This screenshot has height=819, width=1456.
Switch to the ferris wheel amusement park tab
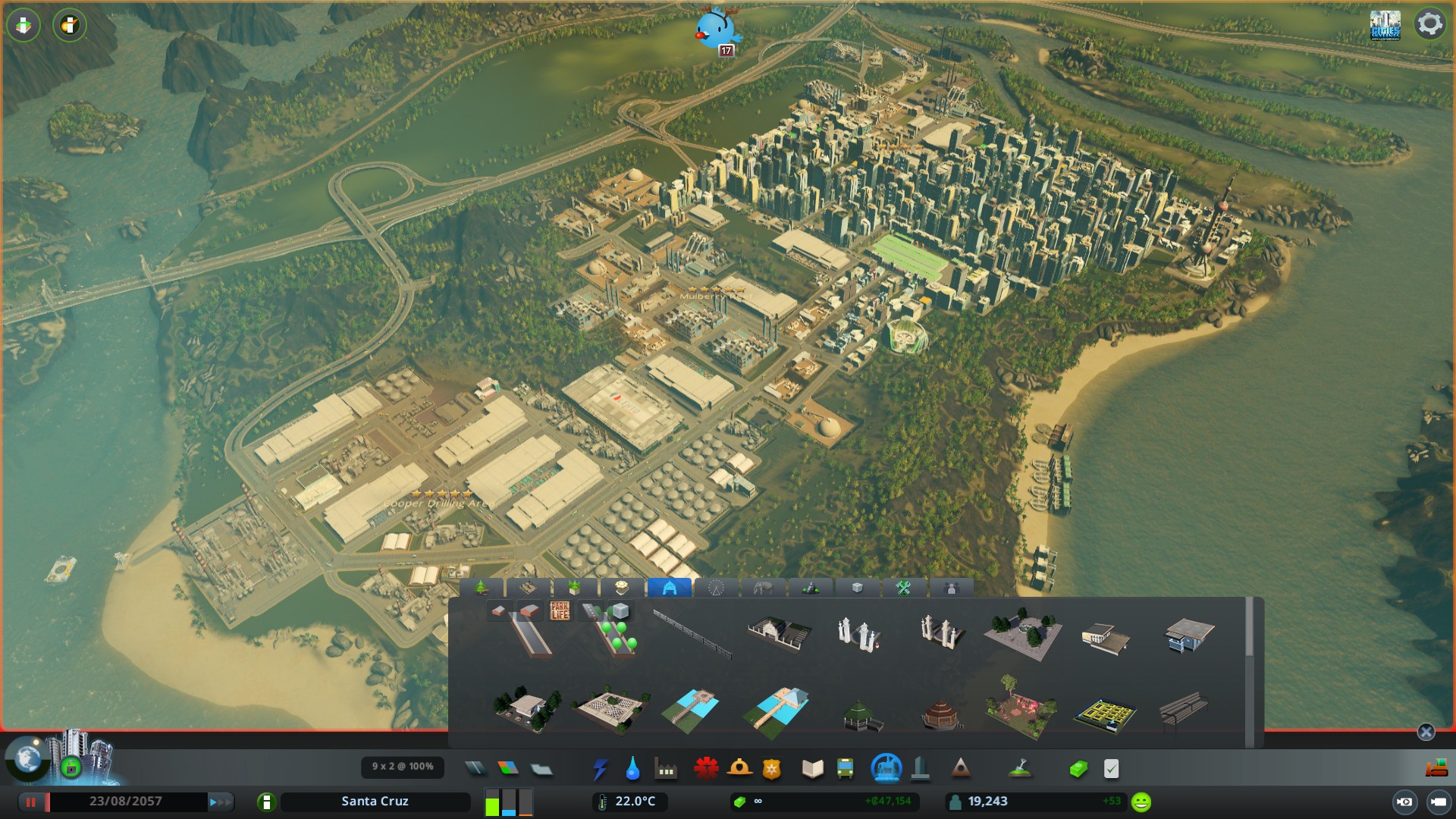tap(716, 588)
